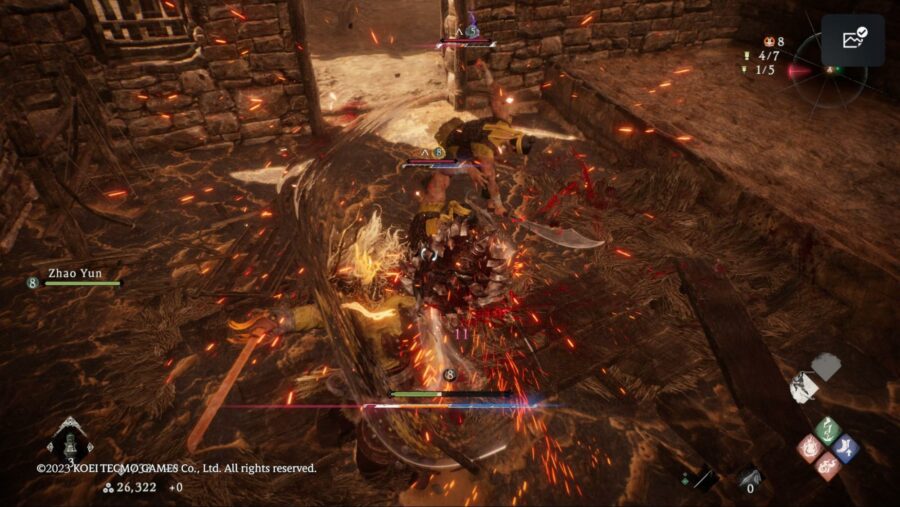Screen dimensions: 900x507
Task: Select ally Zhao Yun's name tag
Action: pos(76,272)
